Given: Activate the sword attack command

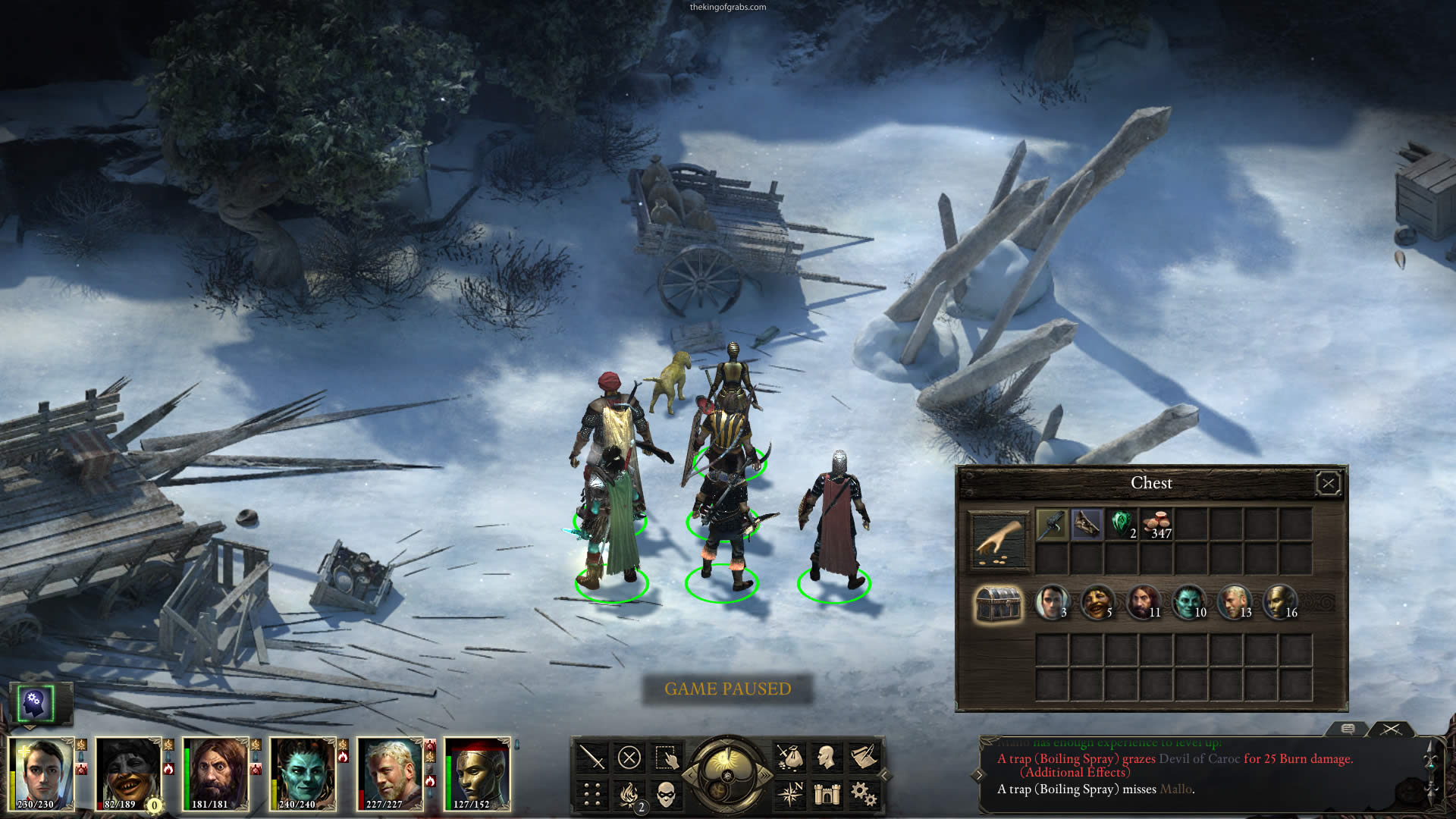Looking at the screenshot, I should pyautogui.click(x=591, y=758).
